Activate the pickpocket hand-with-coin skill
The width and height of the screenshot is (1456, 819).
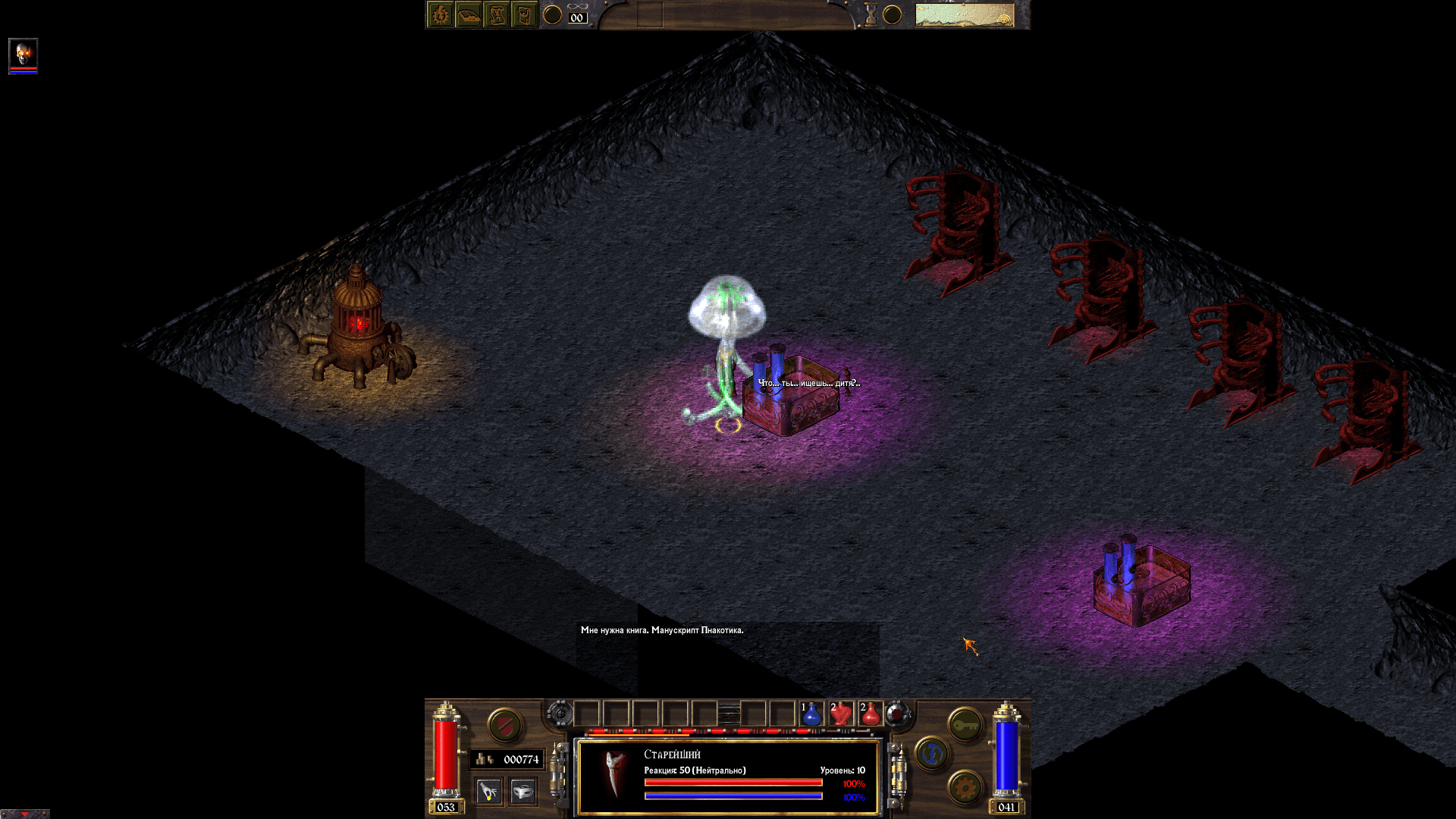tap(489, 792)
